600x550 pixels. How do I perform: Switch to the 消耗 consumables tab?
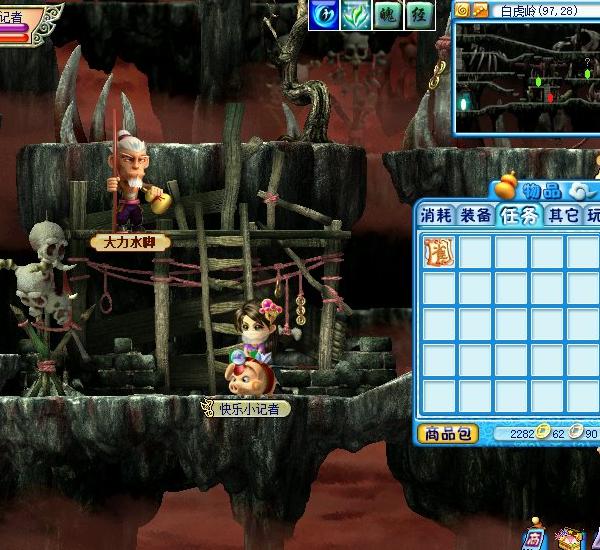(x=436, y=215)
